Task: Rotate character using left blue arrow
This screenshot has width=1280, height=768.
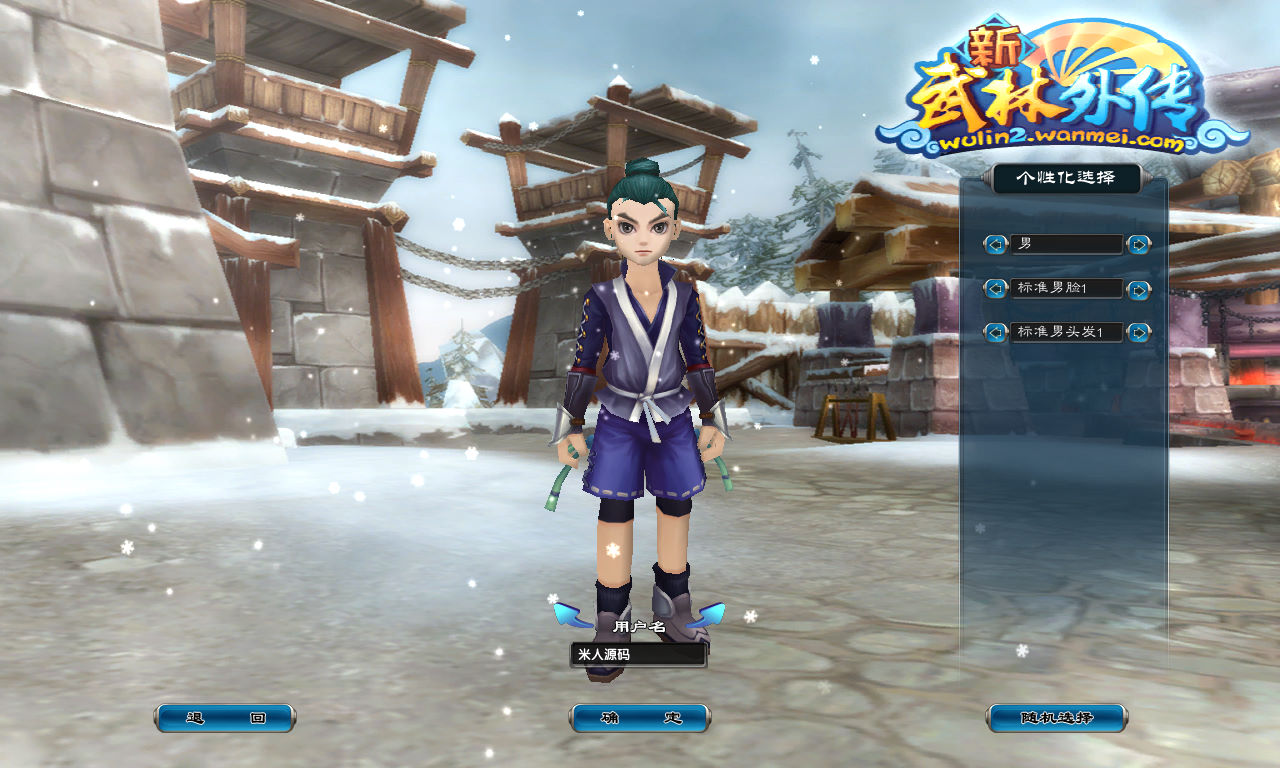Action: pyautogui.click(x=571, y=614)
